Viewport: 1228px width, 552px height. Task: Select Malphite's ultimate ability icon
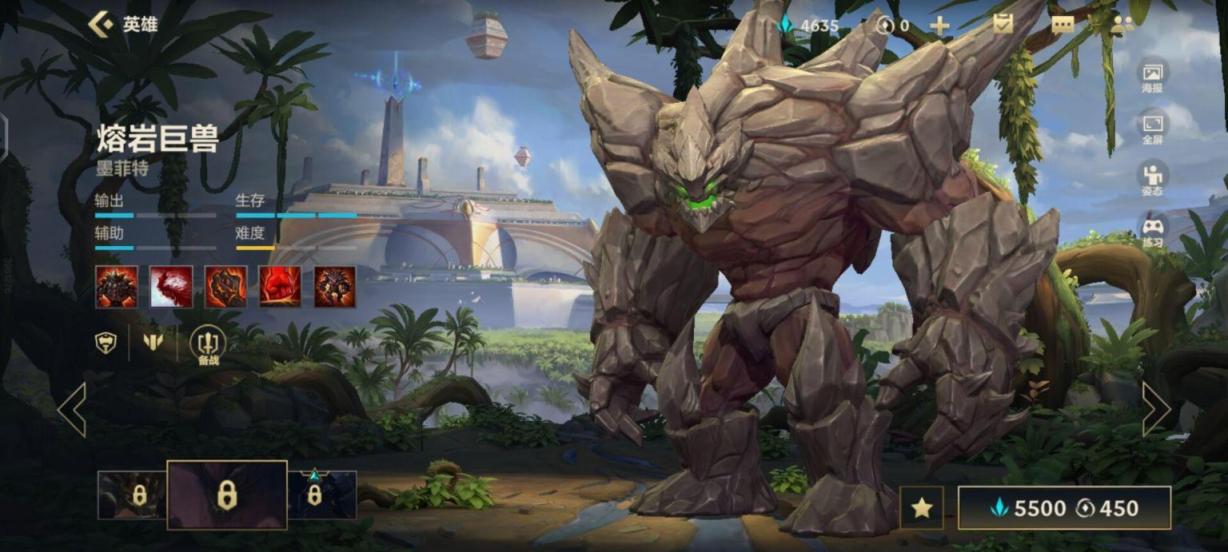pyautogui.click(x=335, y=287)
